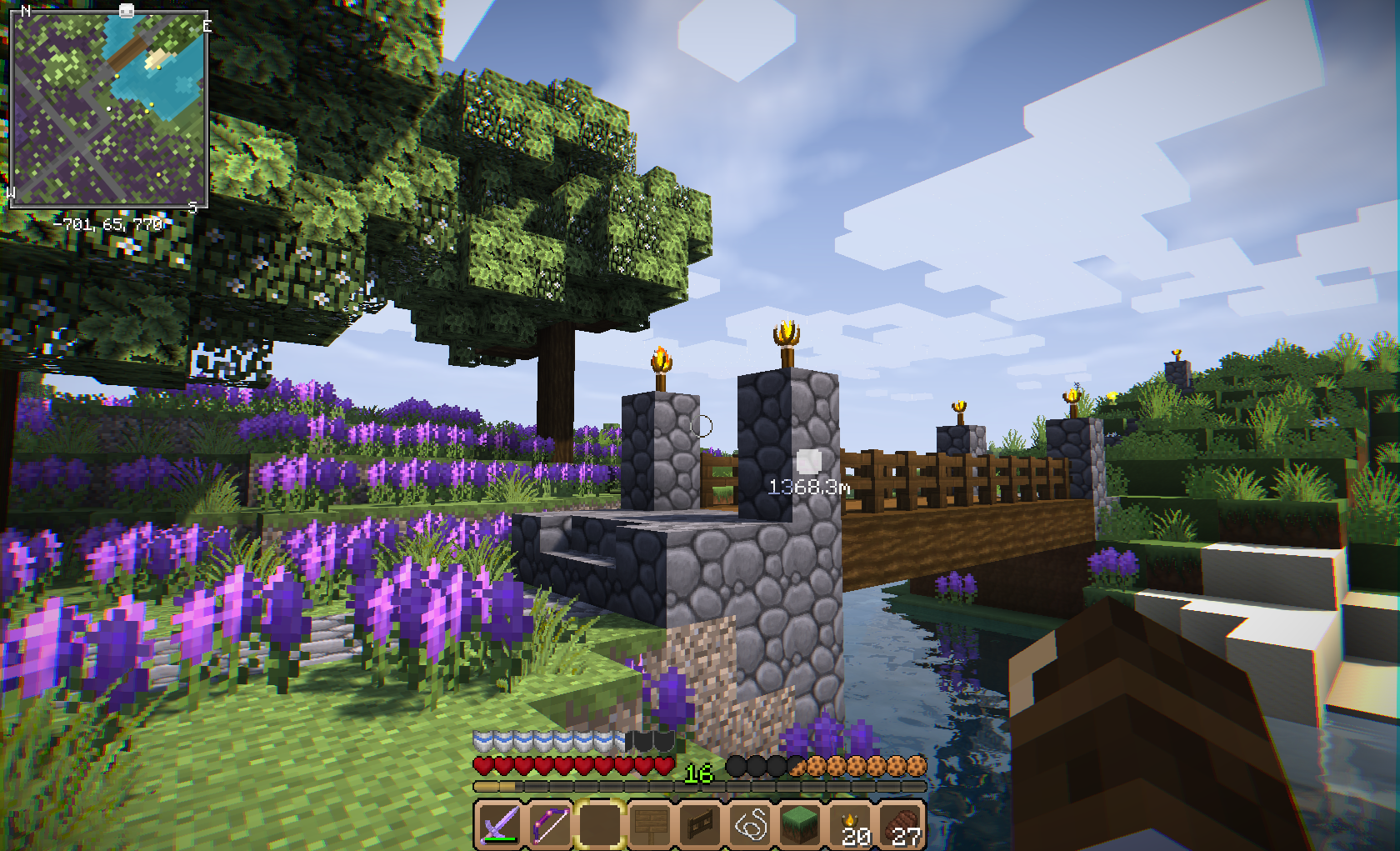Click the minimap in the corner
Screen dimensions: 1400x851
pyautogui.click(x=108, y=108)
